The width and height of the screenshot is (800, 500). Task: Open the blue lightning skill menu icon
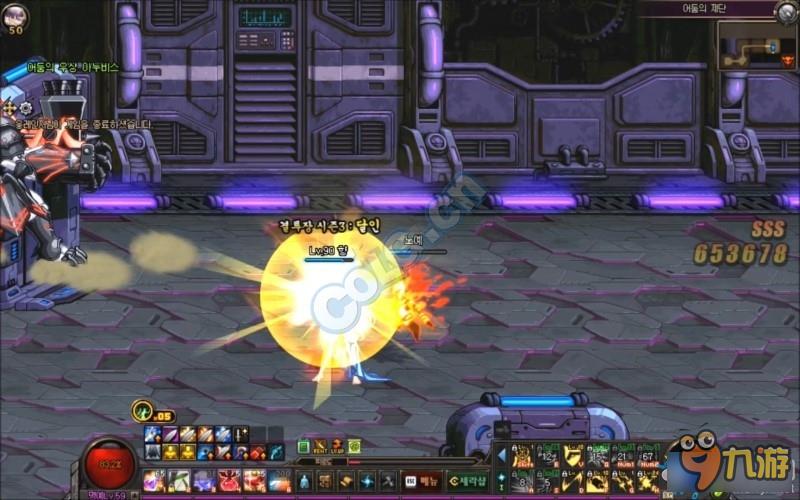(x=365, y=480)
